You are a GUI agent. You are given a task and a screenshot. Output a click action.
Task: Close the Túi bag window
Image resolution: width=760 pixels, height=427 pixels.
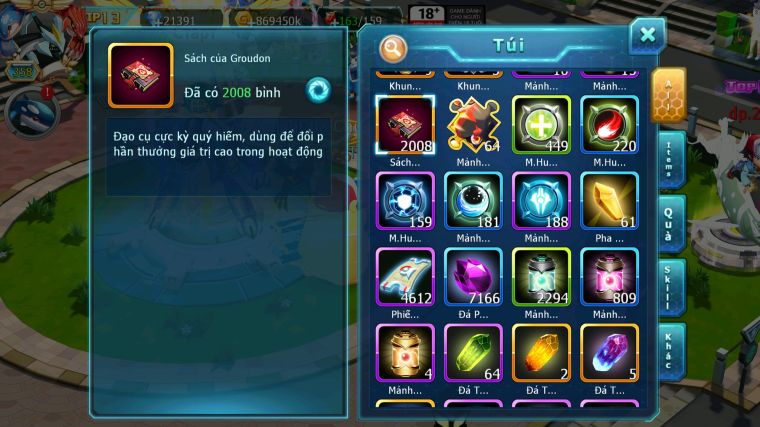[x=647, y=35]
